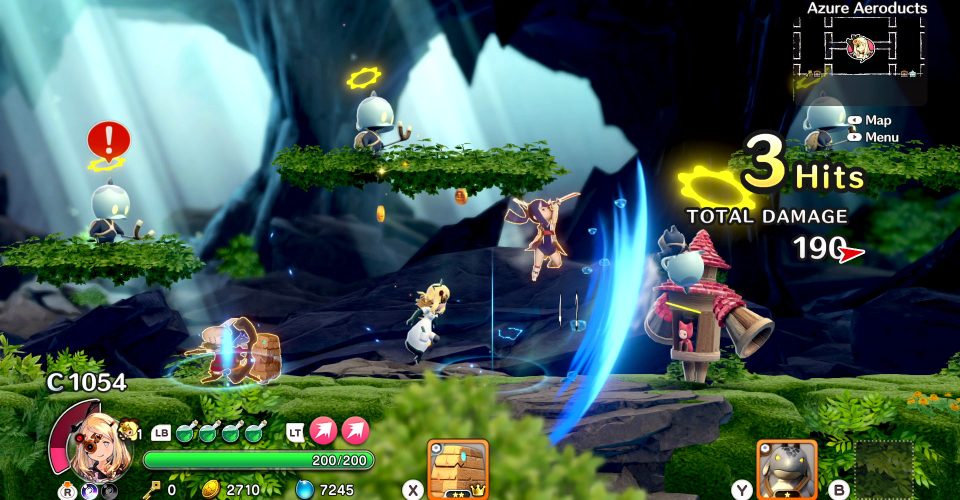Viewport: 960px width, 500px height.
Task: Open the Map label under the minimap
Action: [877, 120]
